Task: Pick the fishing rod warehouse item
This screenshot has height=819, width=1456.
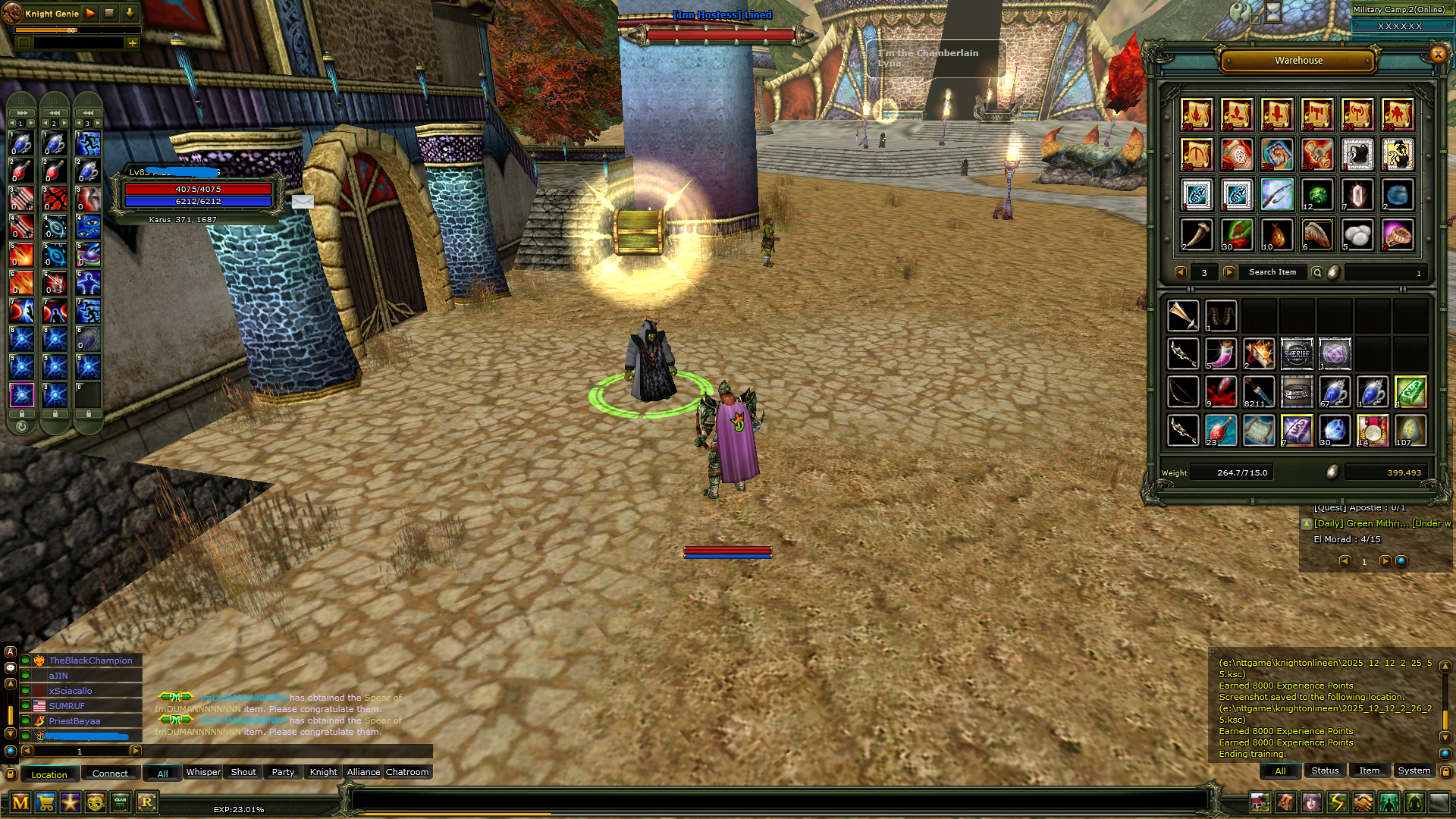Action: pos(1277,195)
